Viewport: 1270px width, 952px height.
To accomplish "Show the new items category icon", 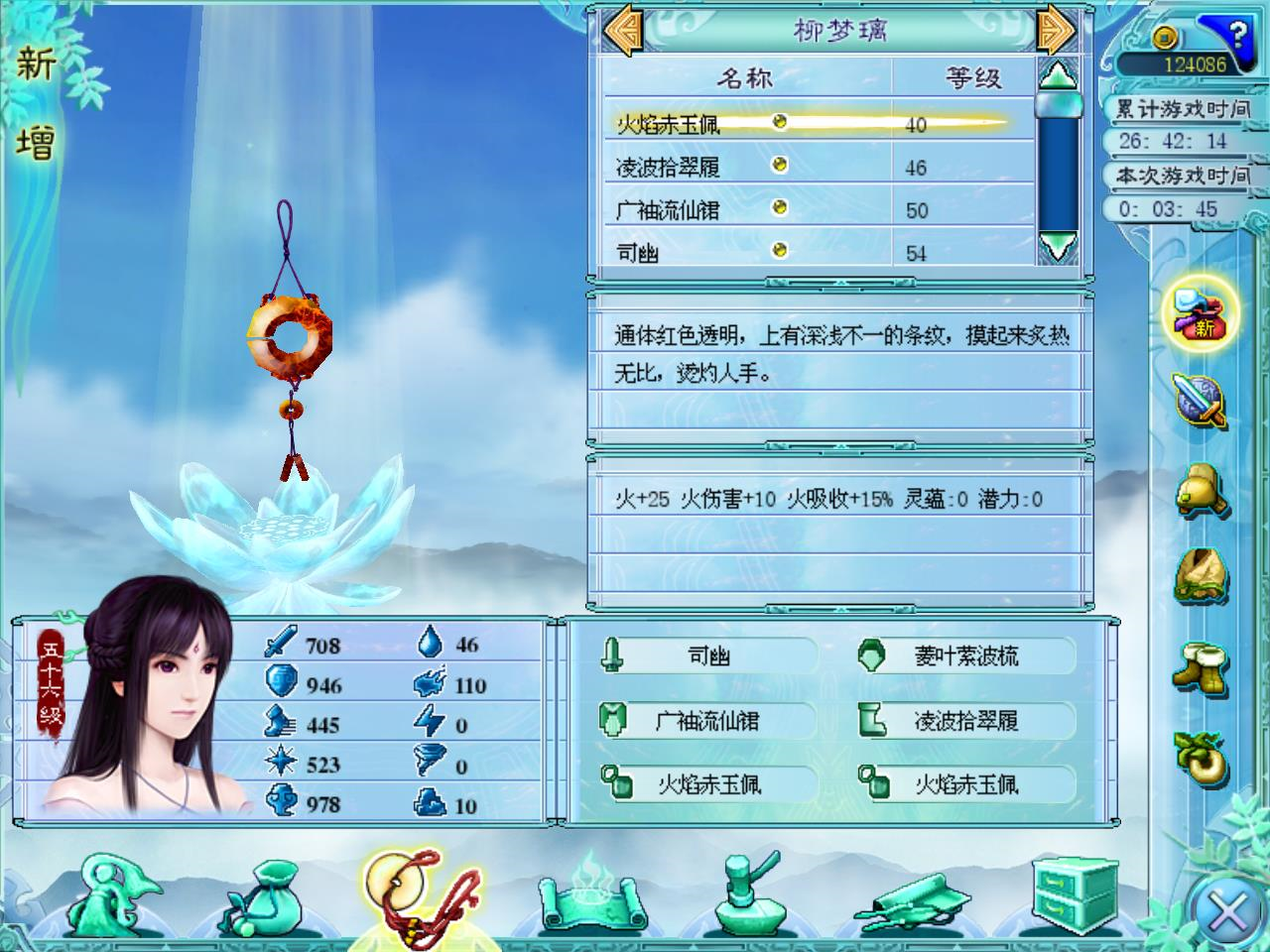I will point(1201,313).
